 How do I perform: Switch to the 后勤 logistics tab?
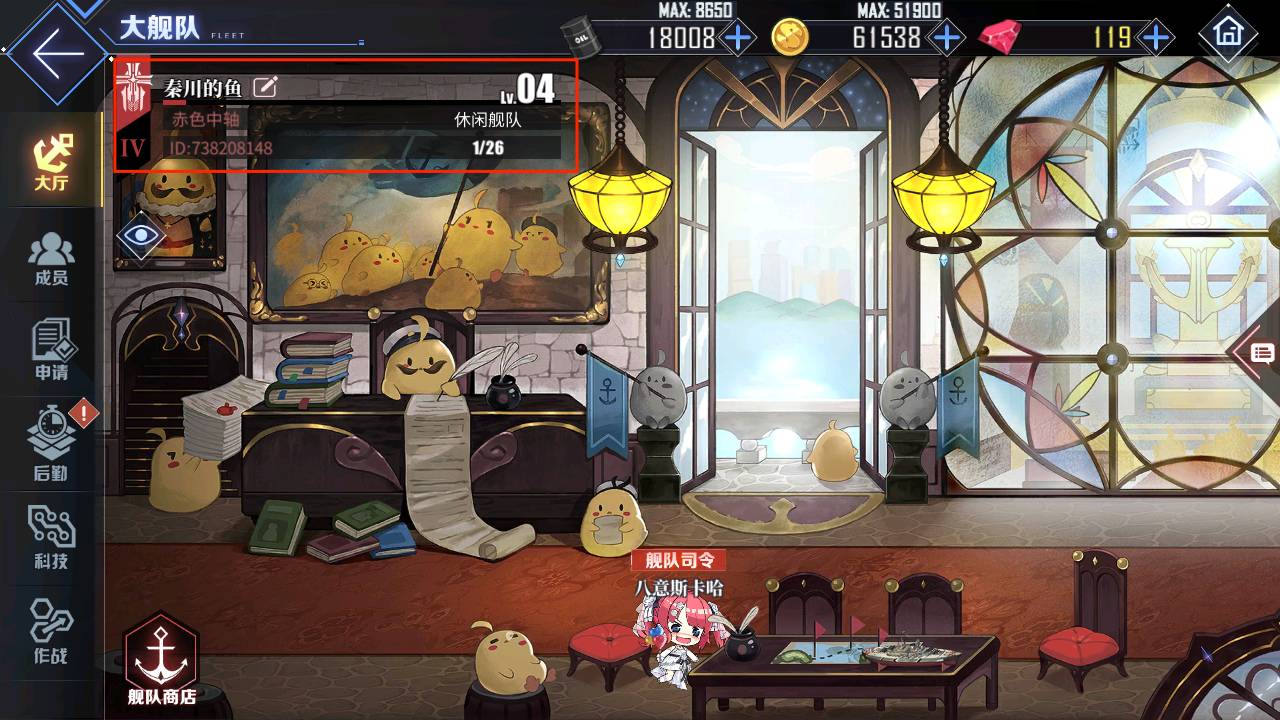pos(51,447)
